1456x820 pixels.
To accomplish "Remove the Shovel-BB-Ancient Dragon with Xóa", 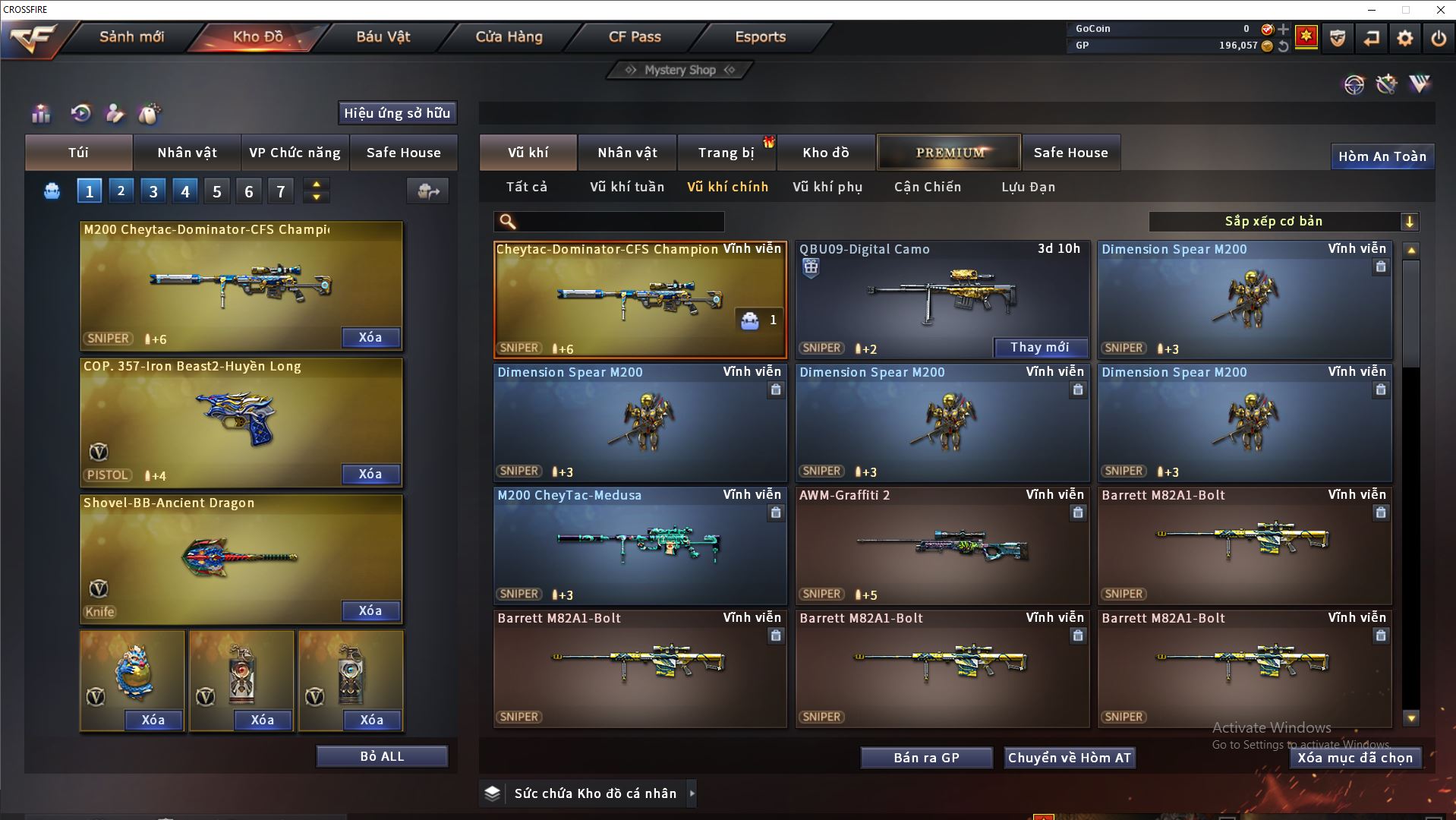I will (x=370, y=610).
